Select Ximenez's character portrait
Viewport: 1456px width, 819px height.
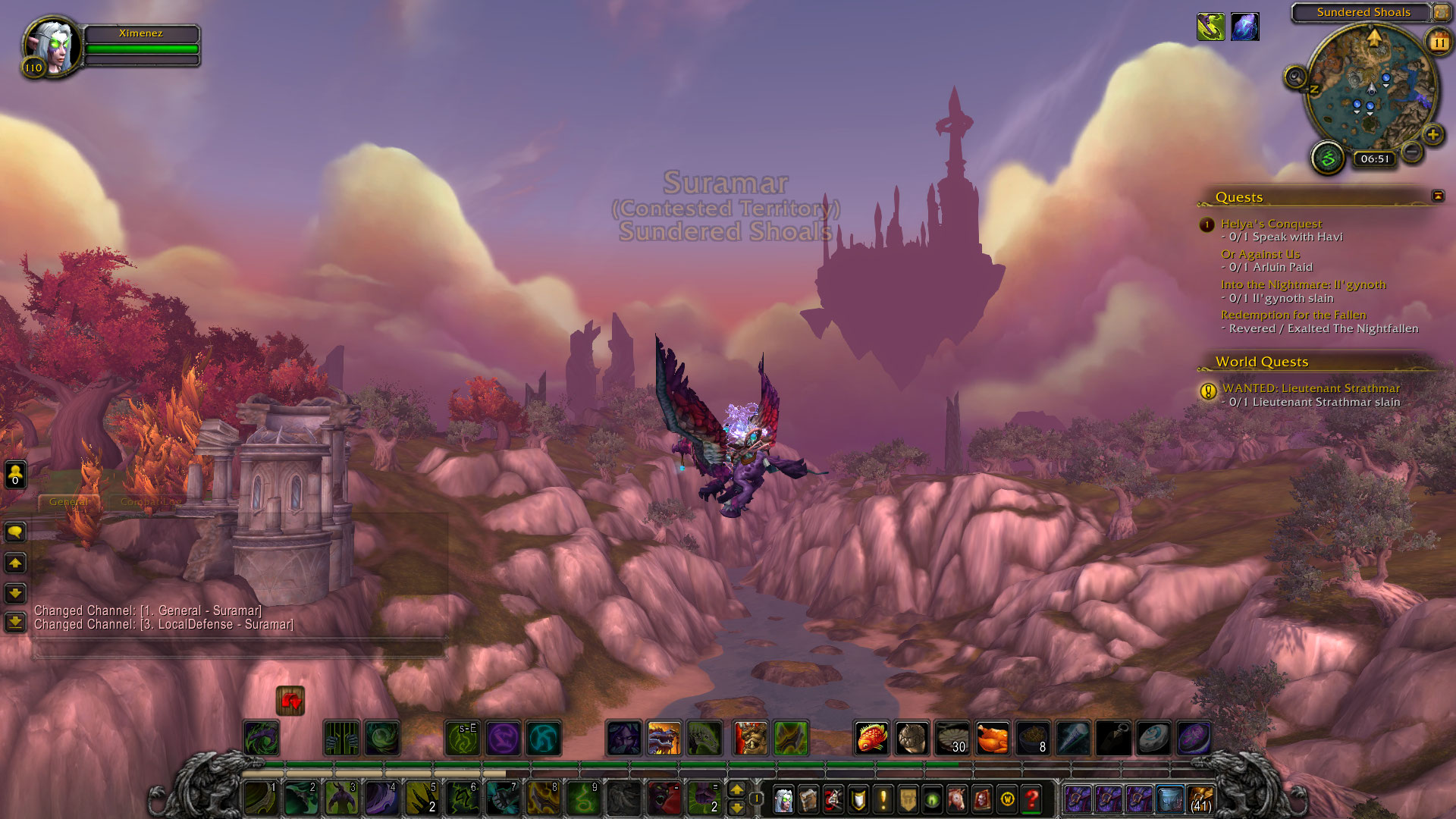tap(52, 45)
